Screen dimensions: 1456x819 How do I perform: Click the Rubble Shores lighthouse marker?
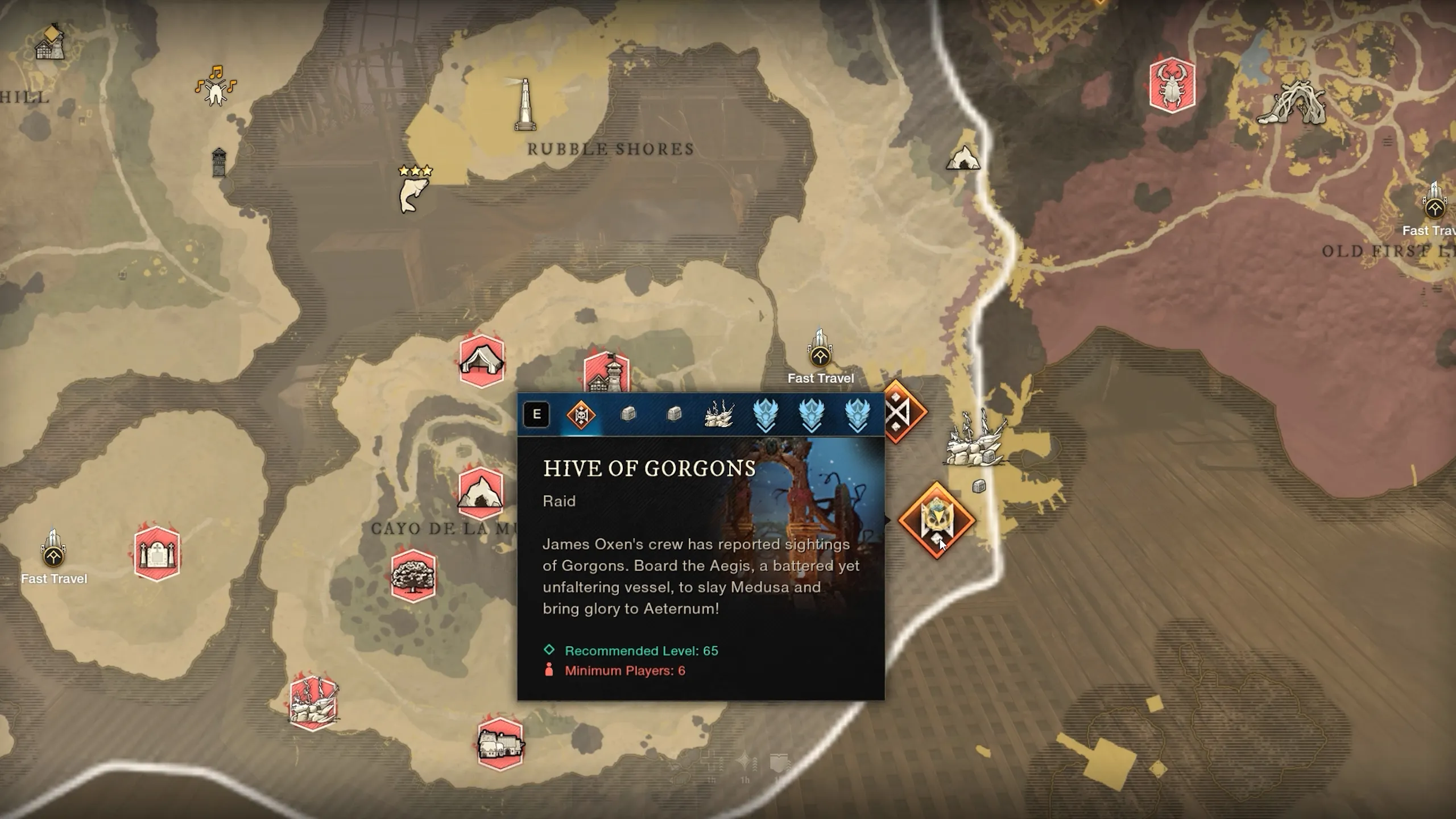[x=524, y=105]
